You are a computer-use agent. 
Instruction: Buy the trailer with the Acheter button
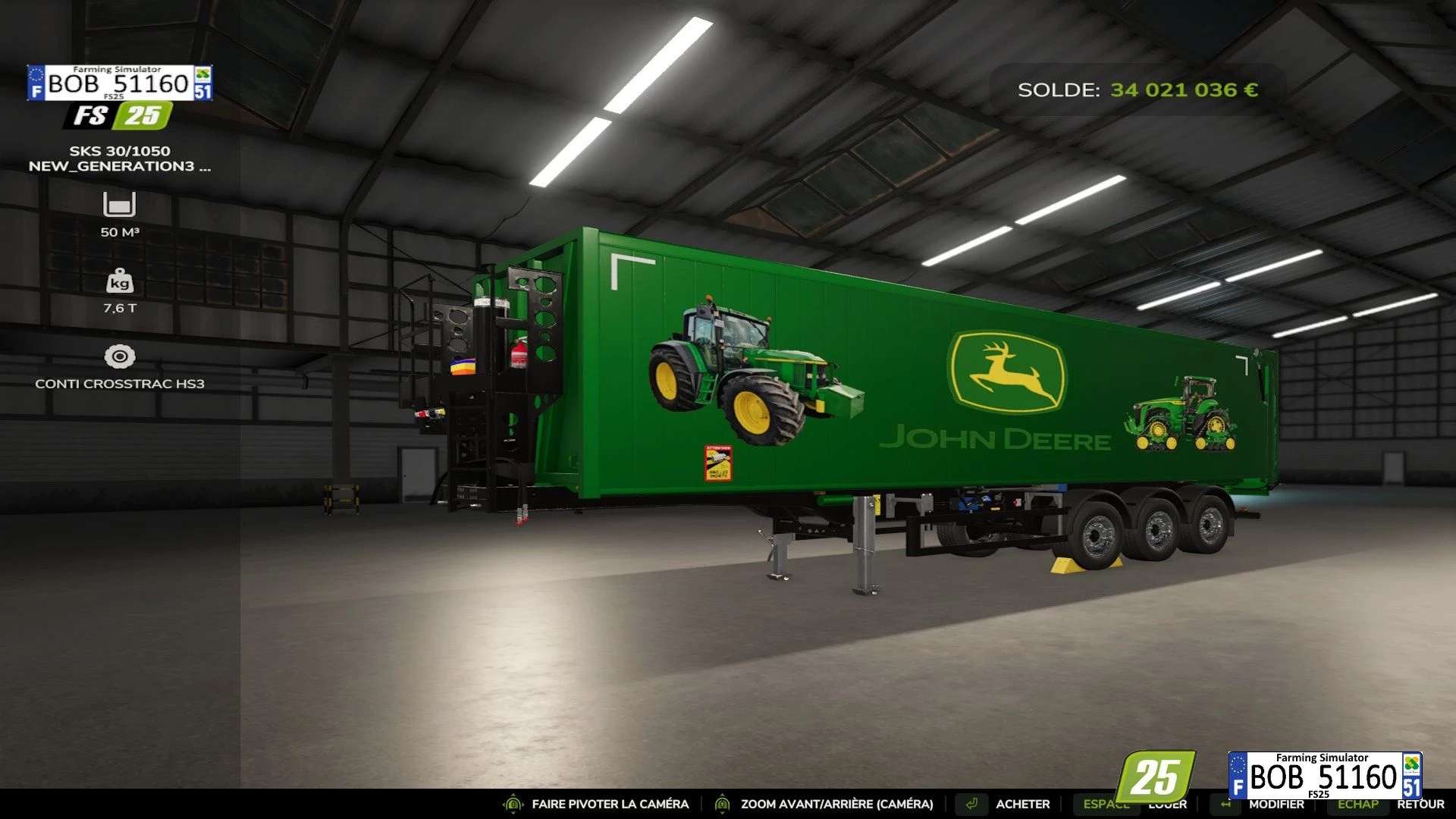tap(1022, 804)
